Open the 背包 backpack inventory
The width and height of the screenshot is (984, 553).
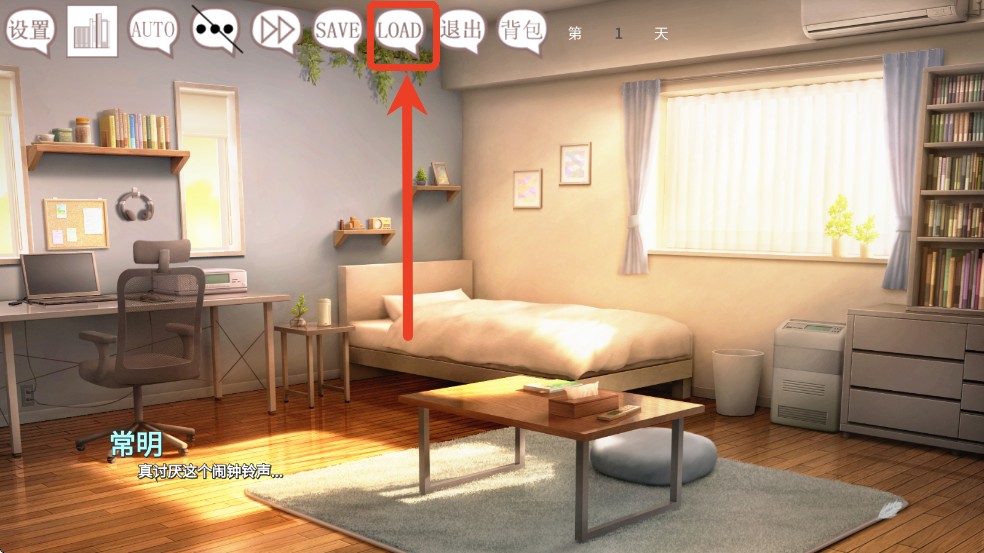click(x=521, y=30)
